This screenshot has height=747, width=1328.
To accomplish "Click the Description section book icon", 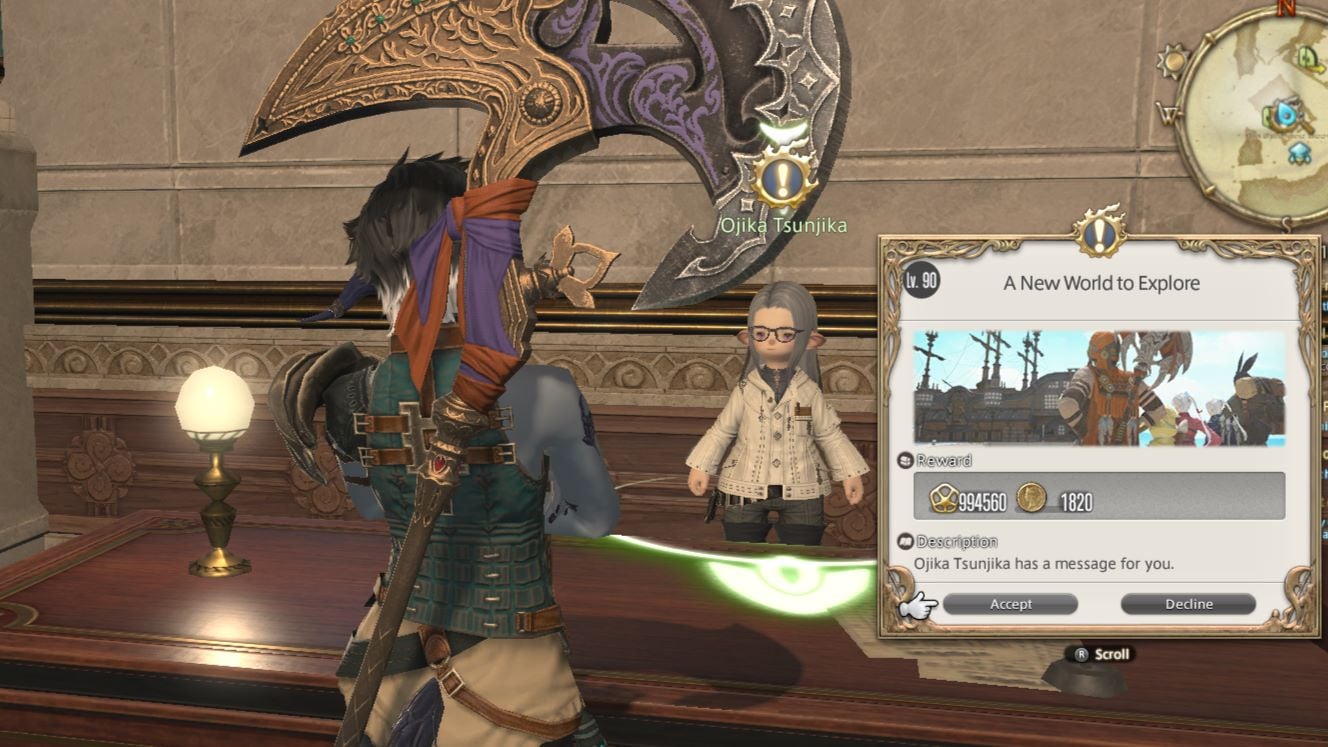I will coord(906,541).
